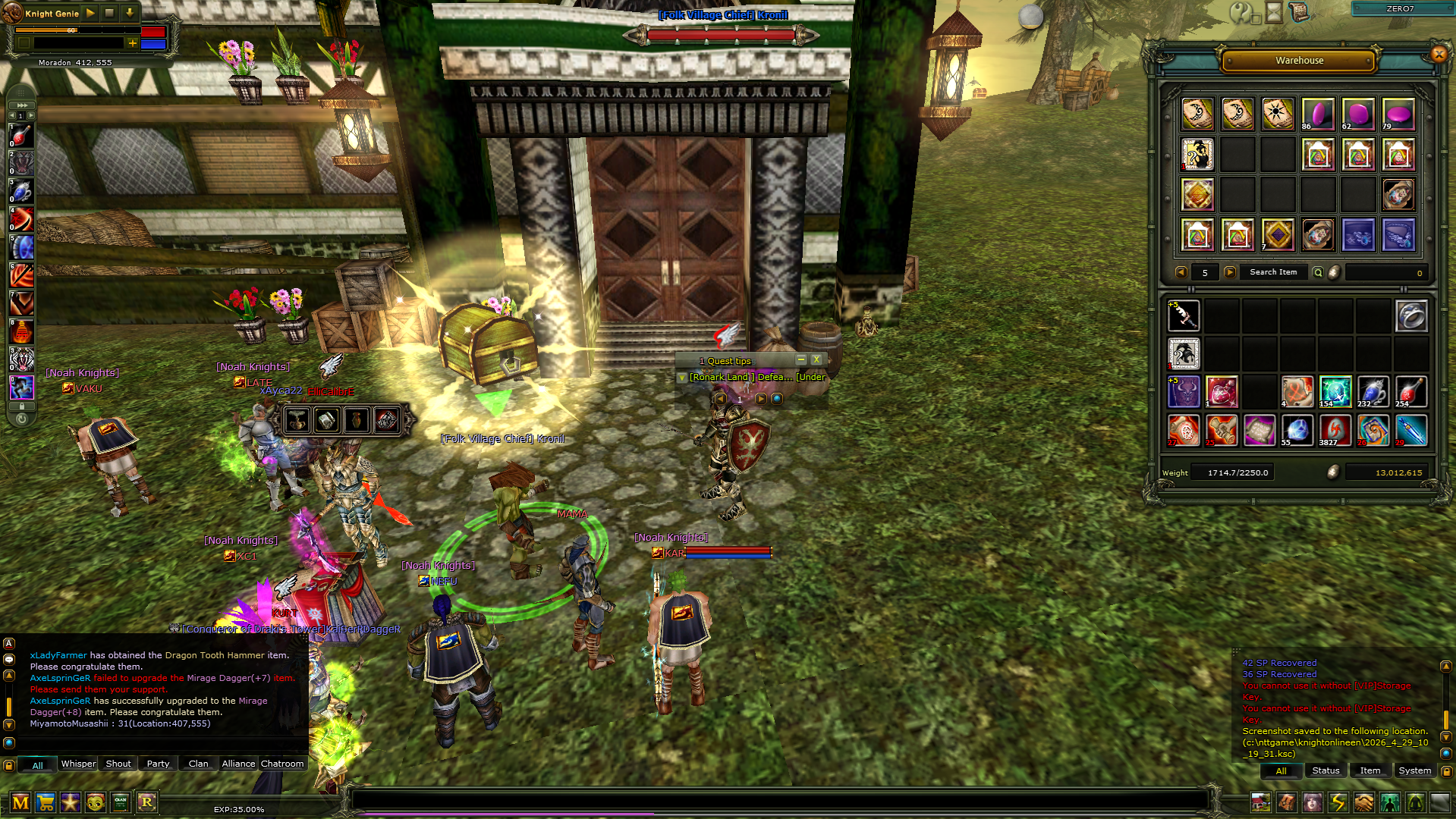Click the forward arrow in Quest tips

(759, 399)
